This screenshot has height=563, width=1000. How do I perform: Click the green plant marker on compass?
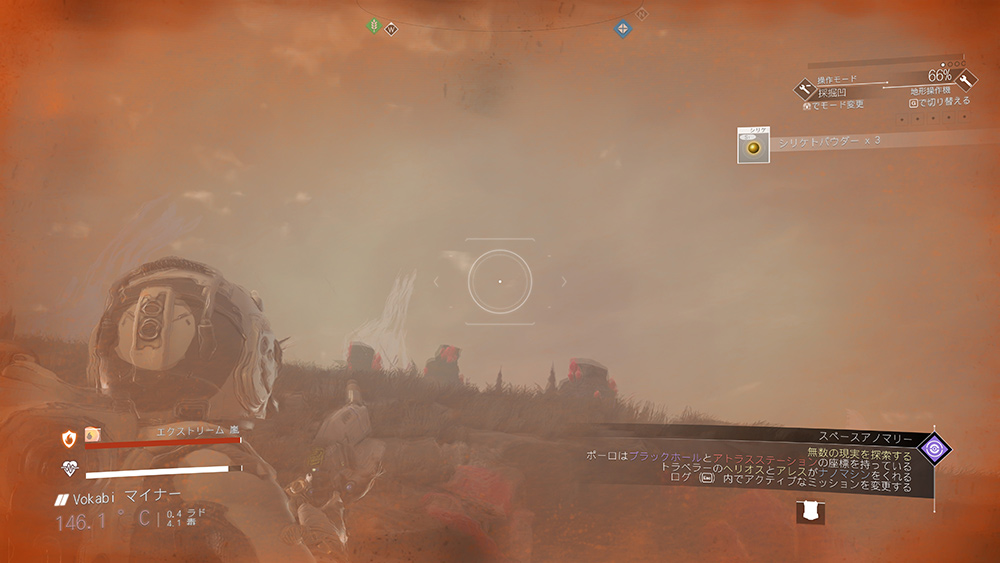375,25
